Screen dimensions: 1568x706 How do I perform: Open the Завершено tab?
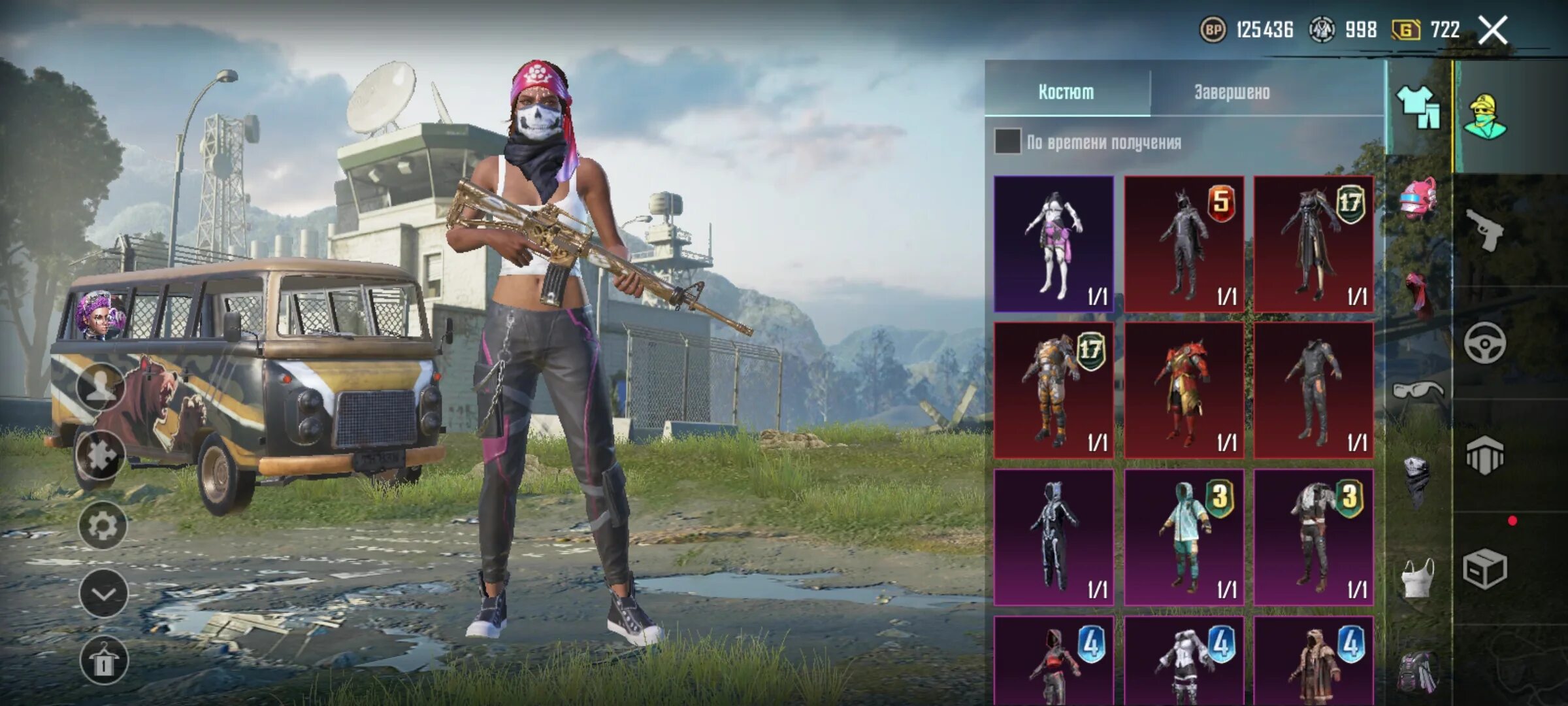tap(1232, 92)
